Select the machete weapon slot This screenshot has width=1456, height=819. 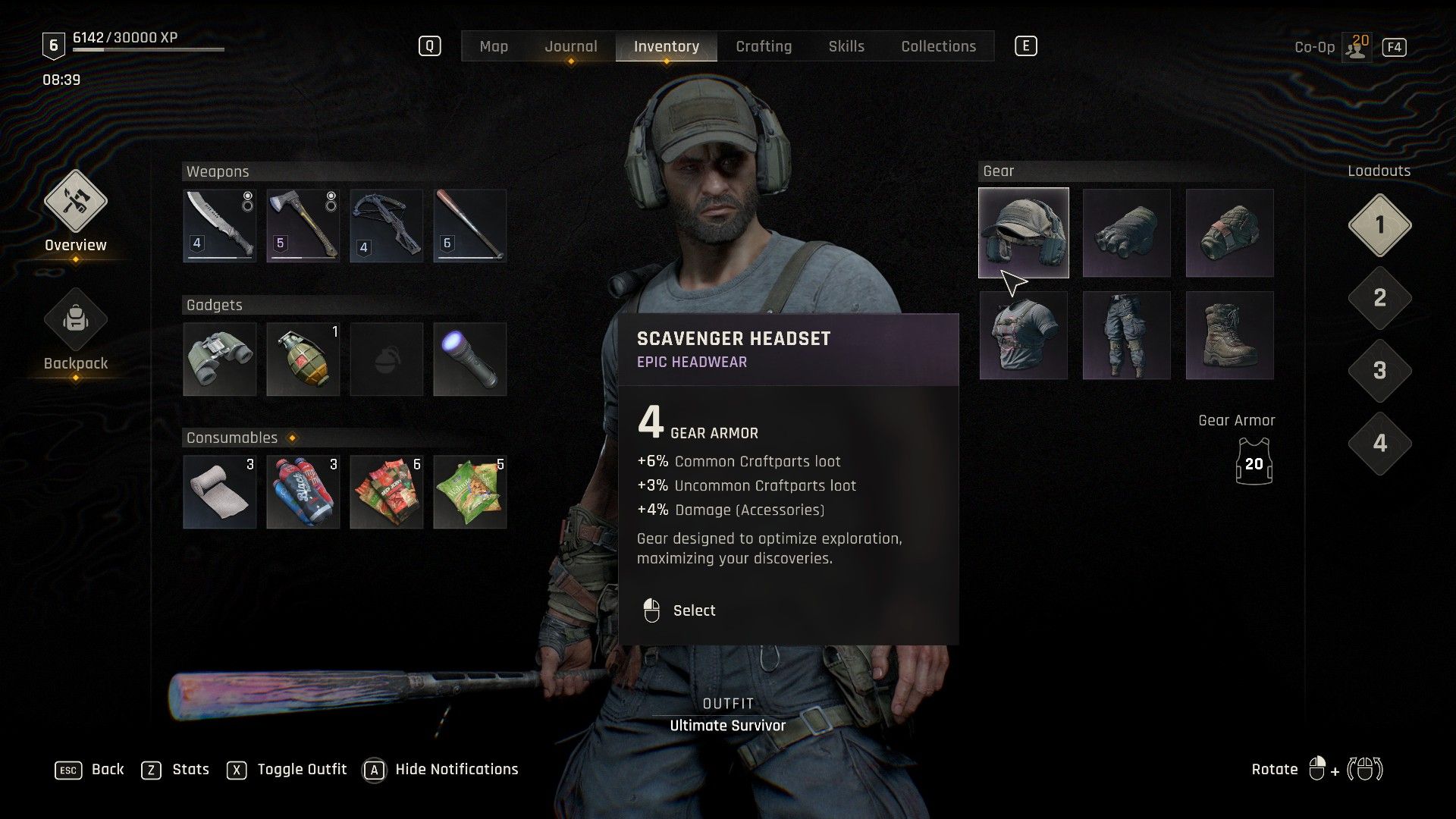tap(220, 225)
